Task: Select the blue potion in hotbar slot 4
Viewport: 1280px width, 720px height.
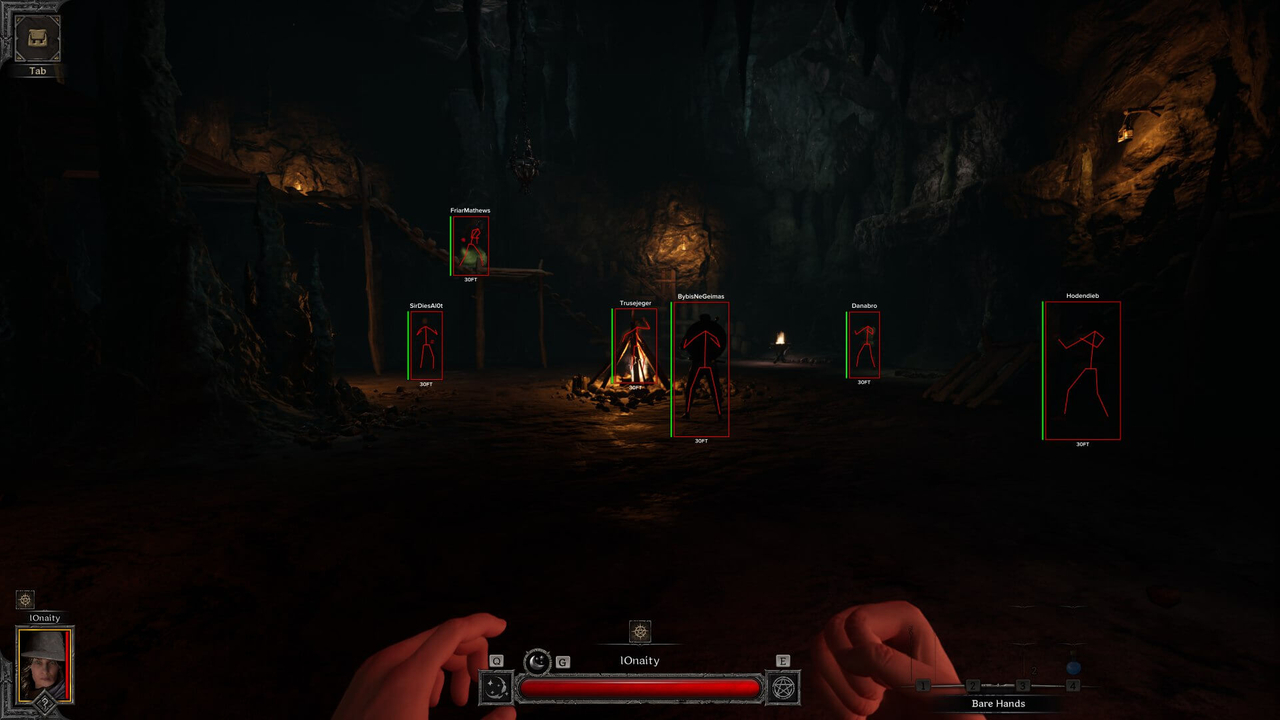Action: click(x=1073, y=667)
